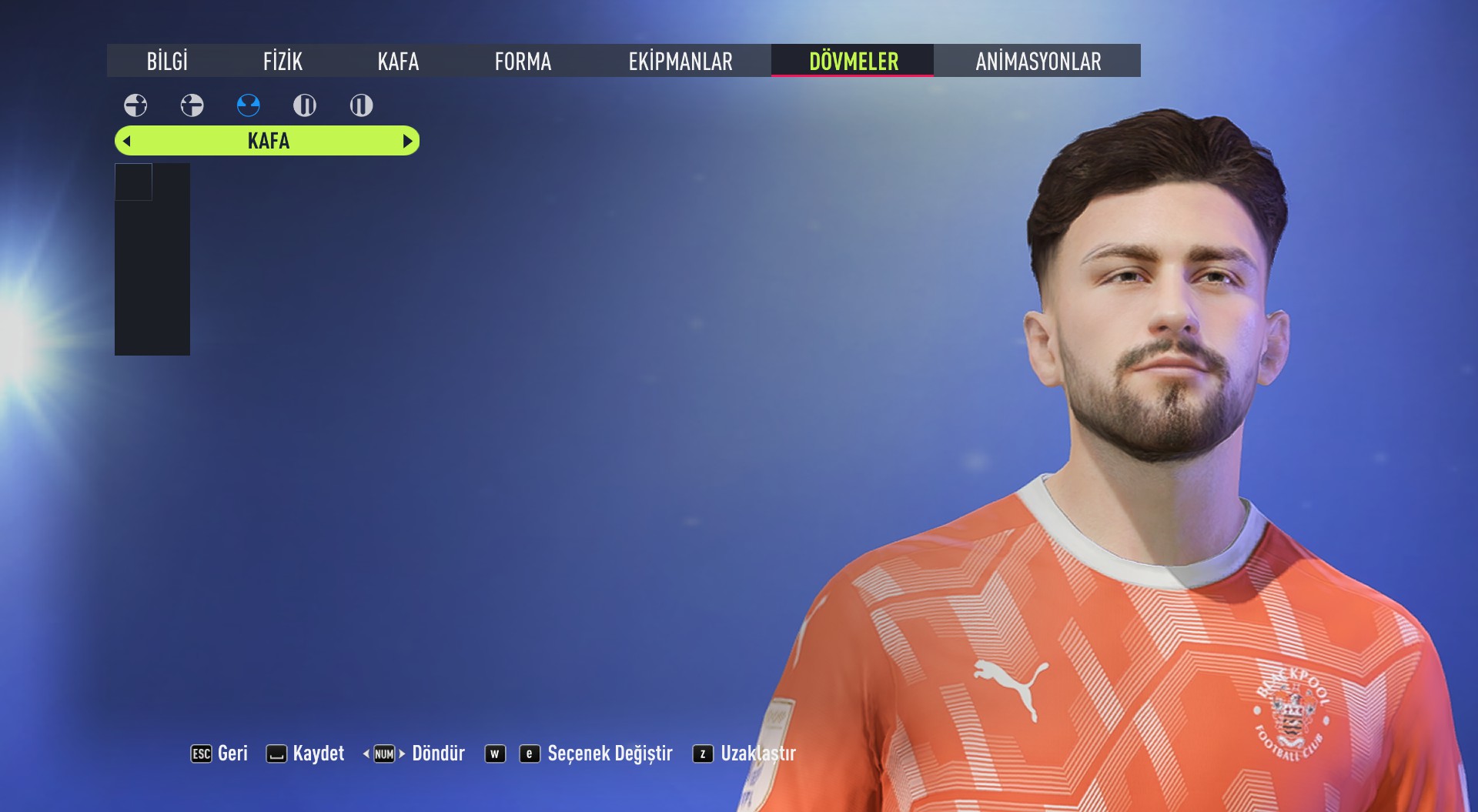This screenshot has width=1478, height=812.
Task: Select the fourth body-region tattoo icon
Action: pos(304,106)
